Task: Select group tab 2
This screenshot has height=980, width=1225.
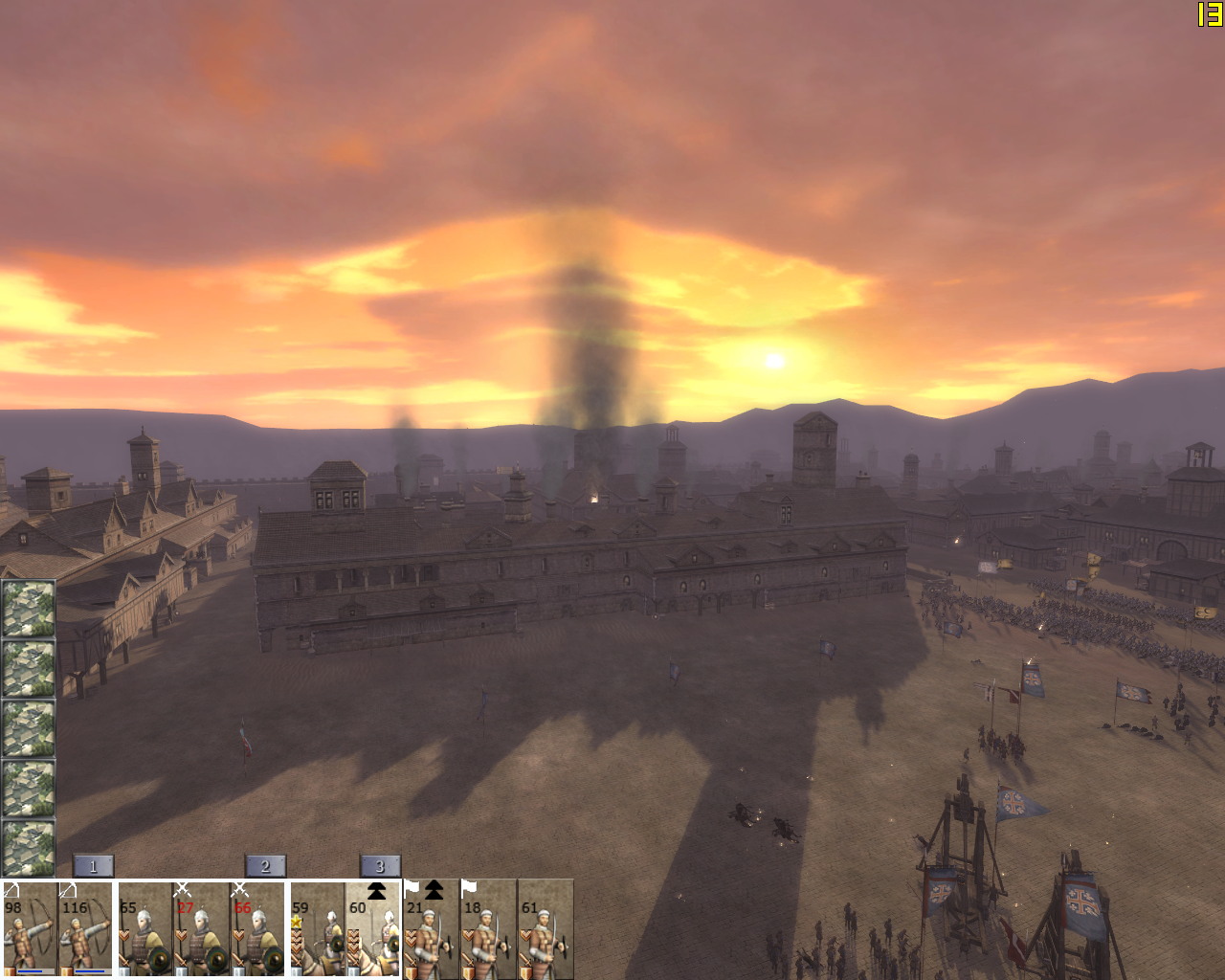Action: coord(265,866)
